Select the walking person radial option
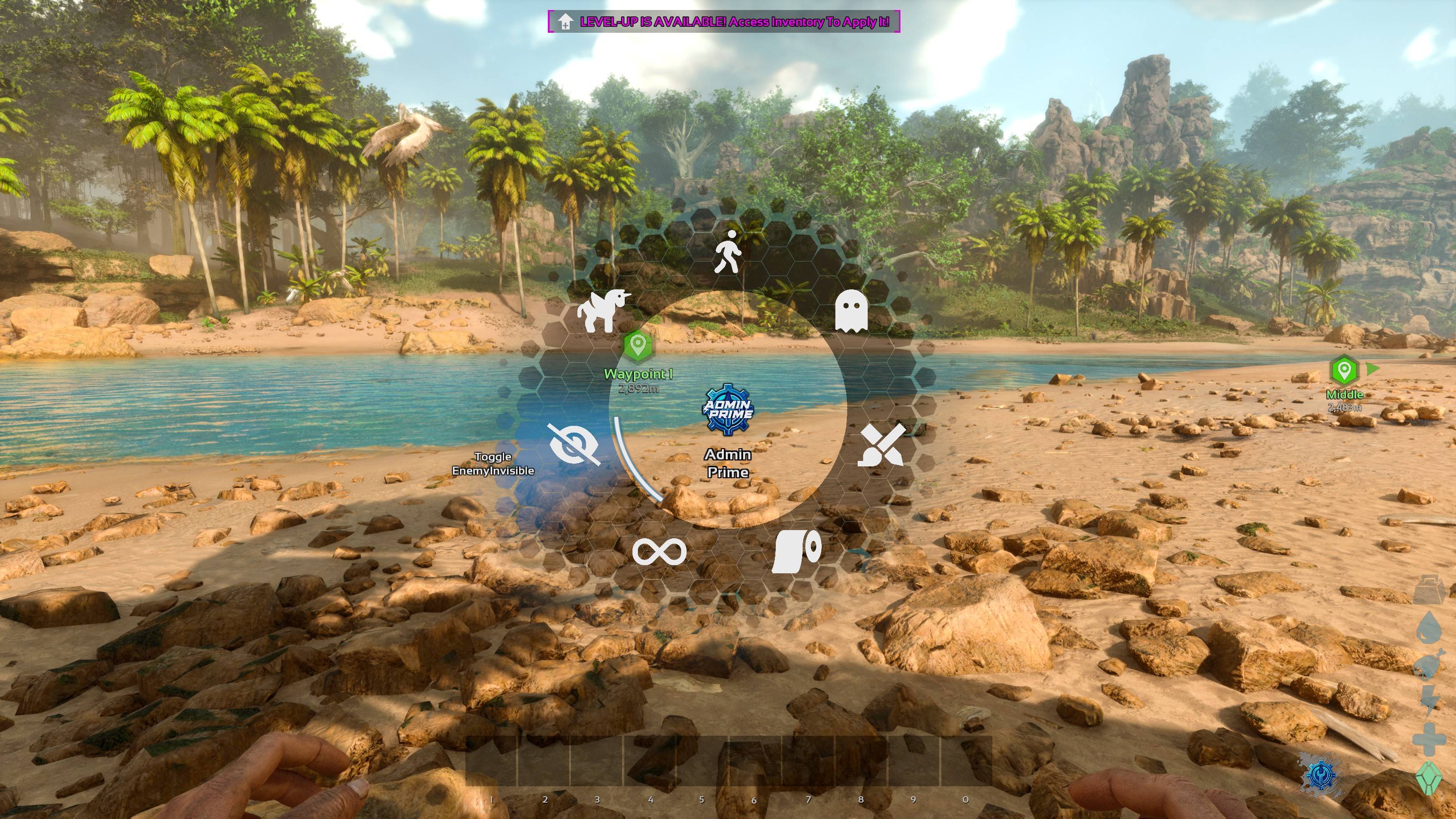The height and width of the screenshot is (819, 1456). tap(728, 252)
